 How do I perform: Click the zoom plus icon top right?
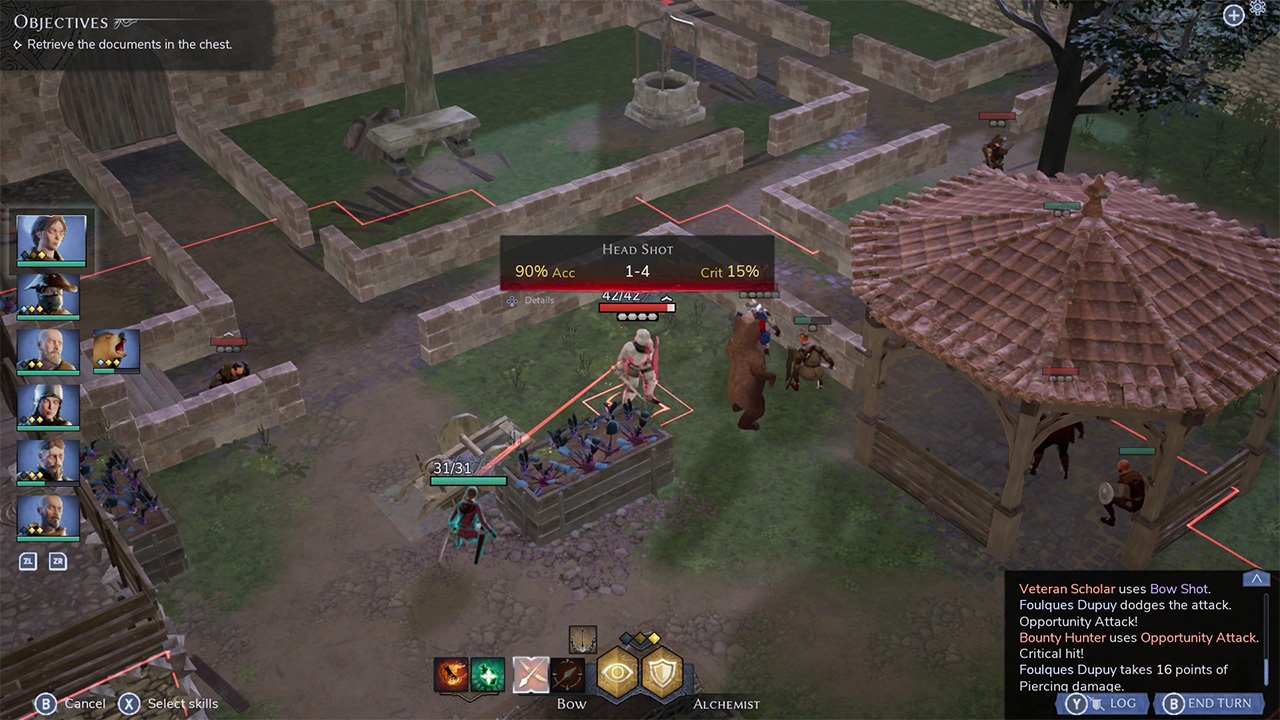point(1233,16)
